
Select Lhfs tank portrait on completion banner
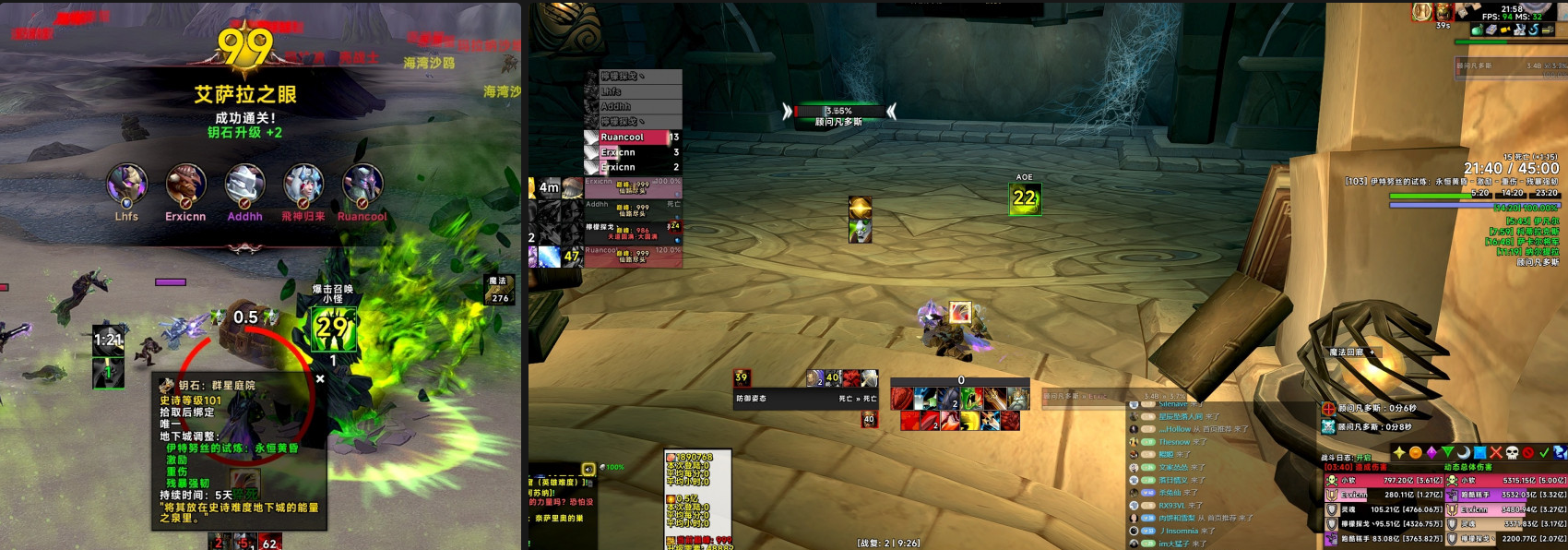coord(127,184)
